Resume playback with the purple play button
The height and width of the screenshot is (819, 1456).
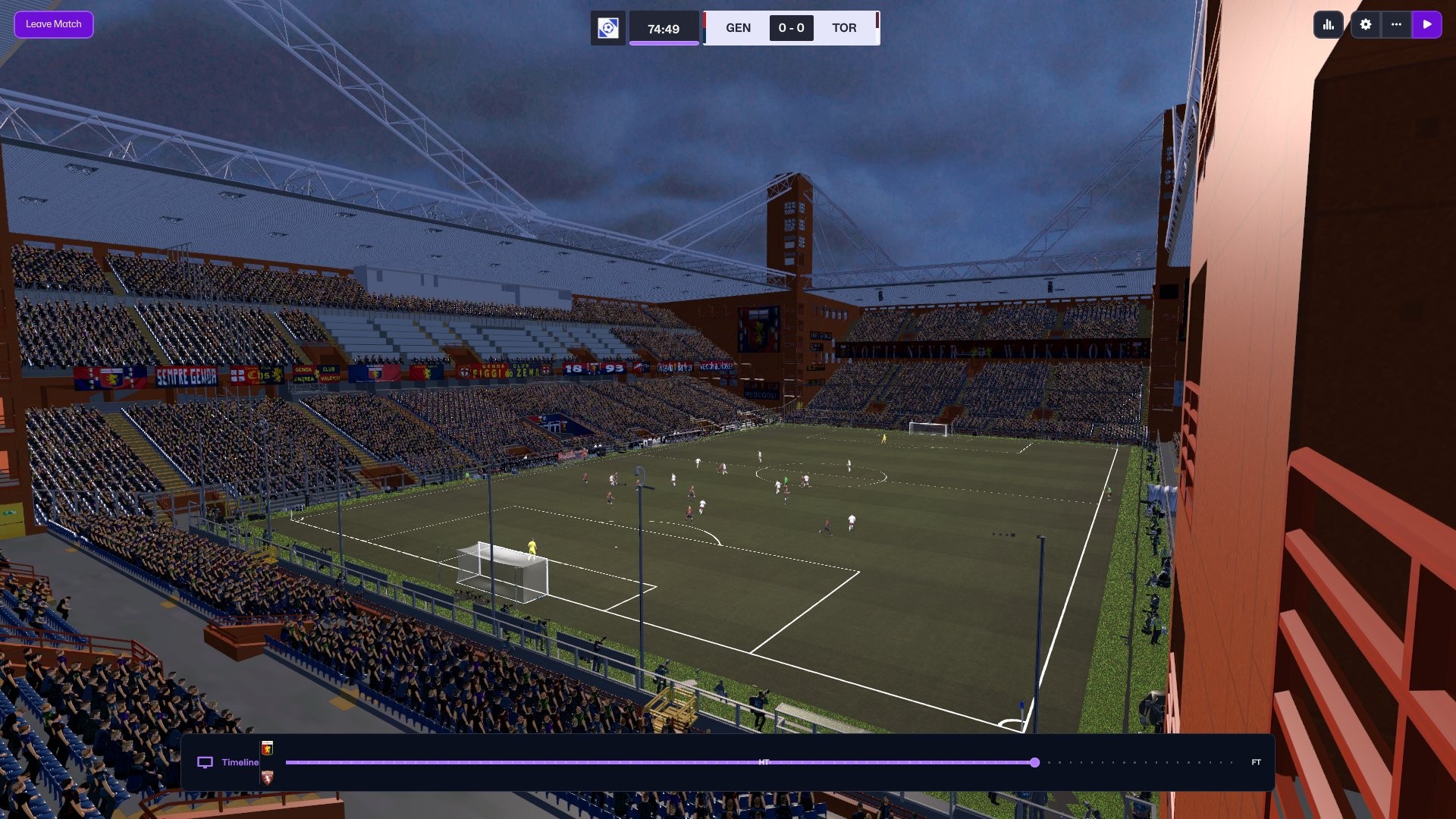pos(1426,24)
